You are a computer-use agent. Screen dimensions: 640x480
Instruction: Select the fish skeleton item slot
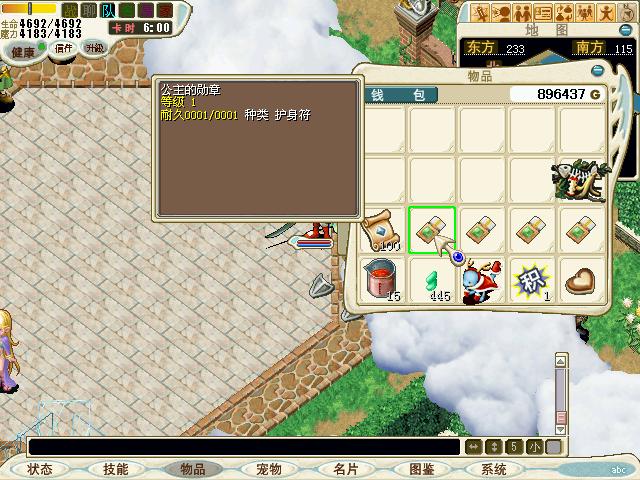coord(582,180)
